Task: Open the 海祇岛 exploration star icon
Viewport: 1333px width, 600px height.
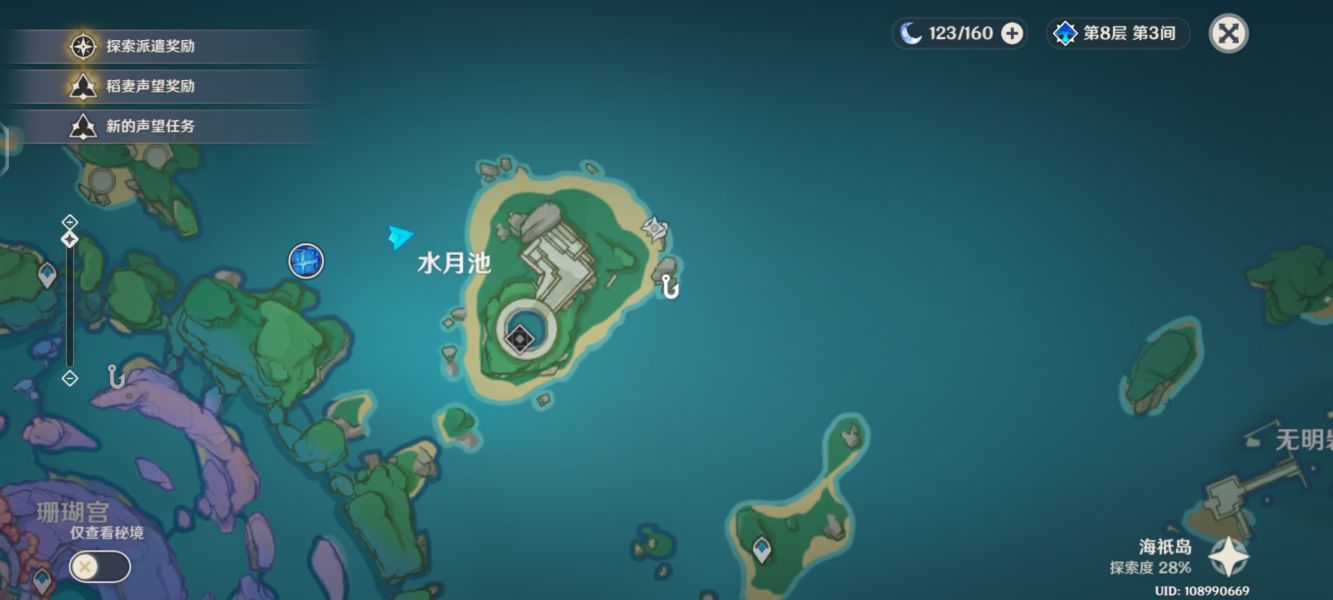Action: (x=1228, y=557)
